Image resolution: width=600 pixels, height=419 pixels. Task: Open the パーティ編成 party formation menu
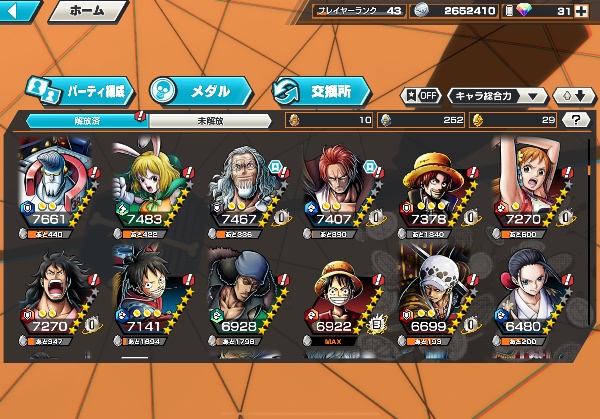click(78, 90)
